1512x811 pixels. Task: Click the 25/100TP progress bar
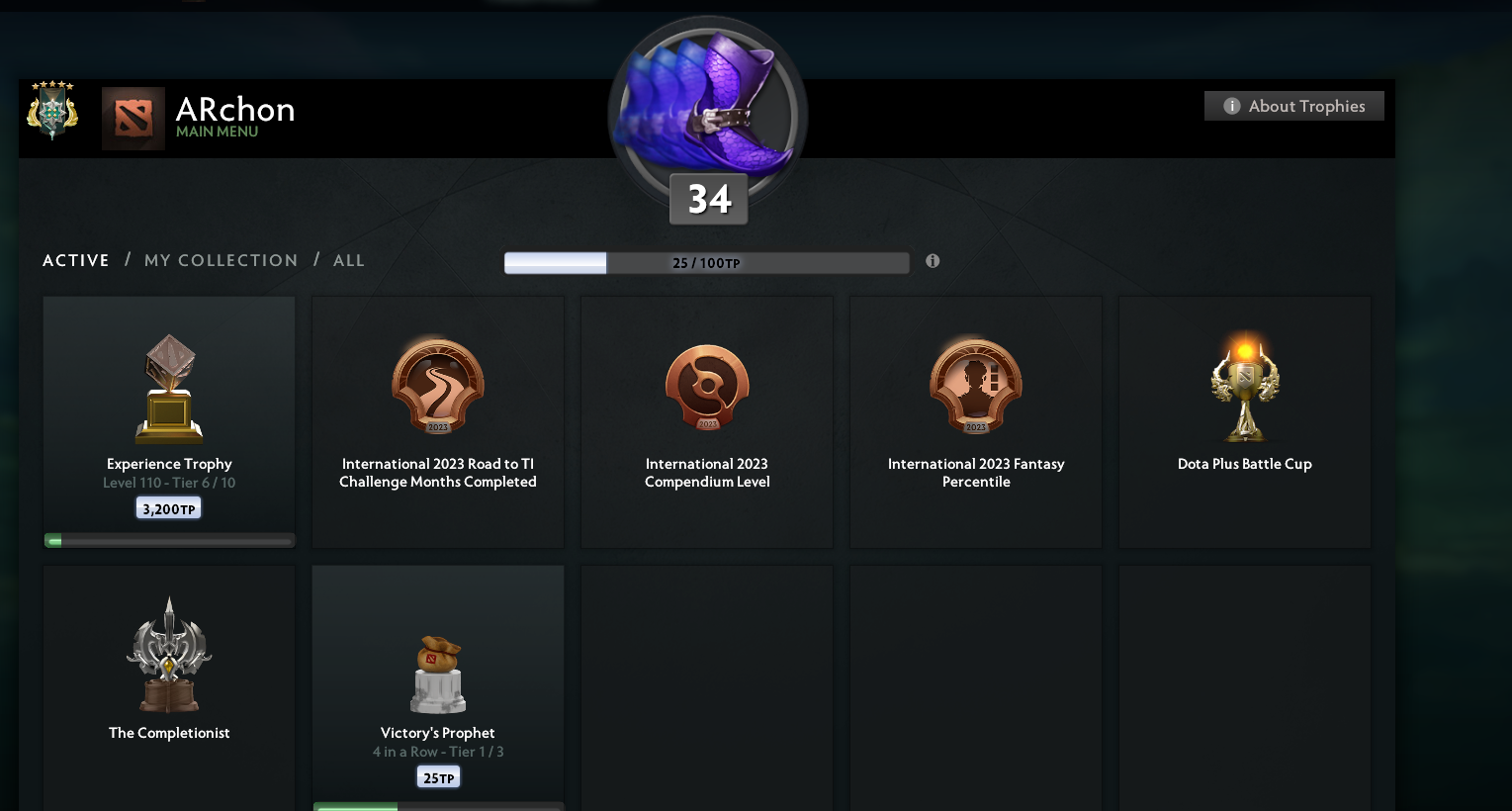click(706, 262)
